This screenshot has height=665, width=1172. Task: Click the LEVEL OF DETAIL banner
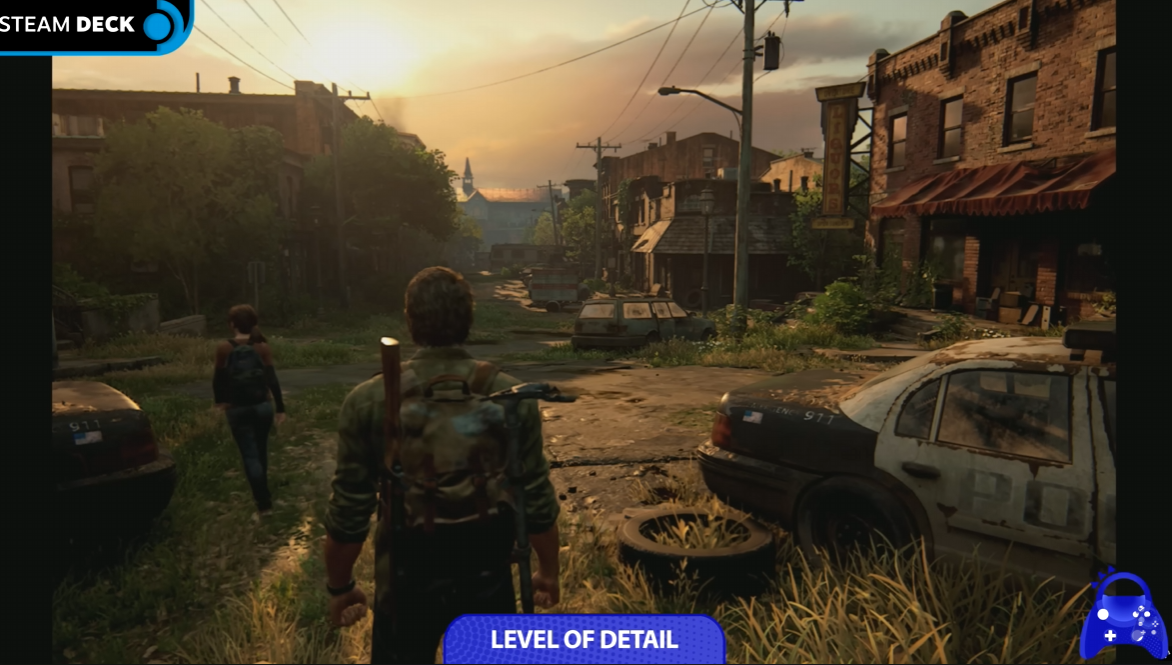pos(584,640)
